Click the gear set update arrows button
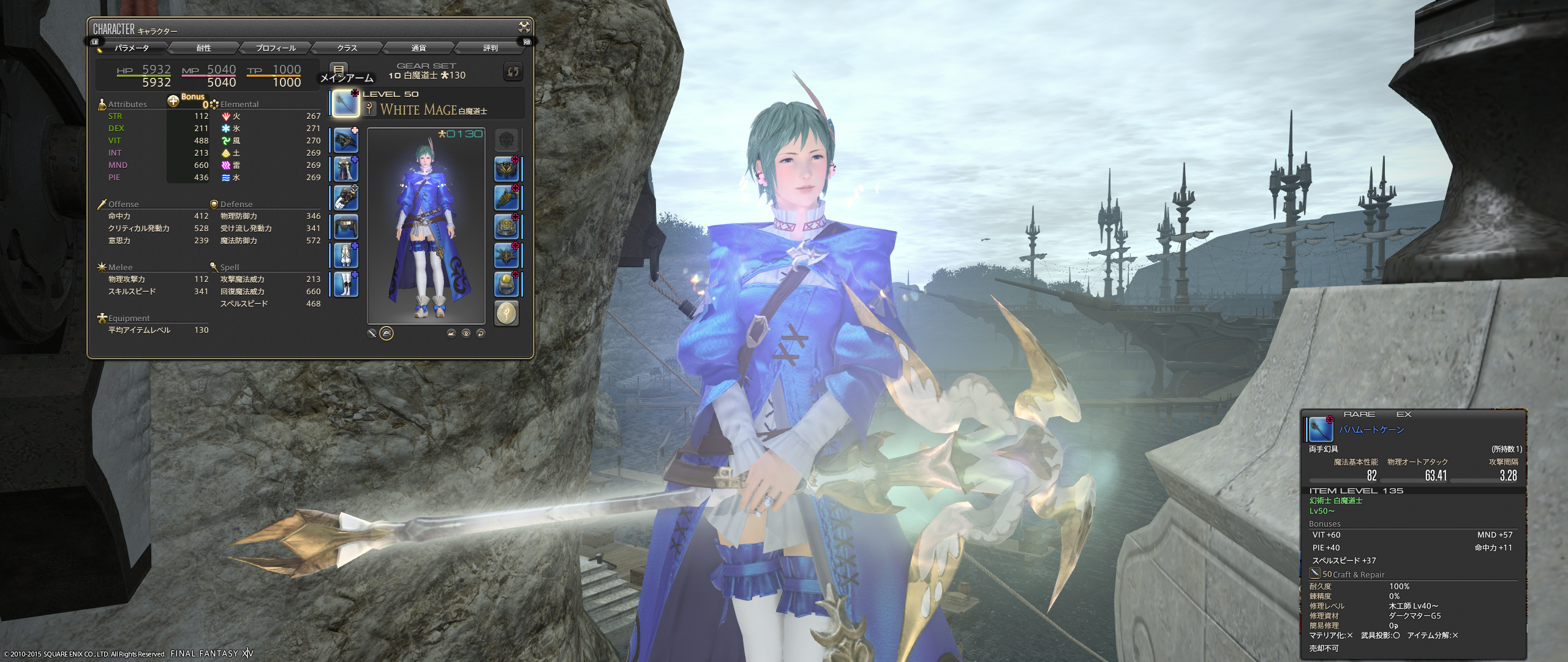 [513, 72]
